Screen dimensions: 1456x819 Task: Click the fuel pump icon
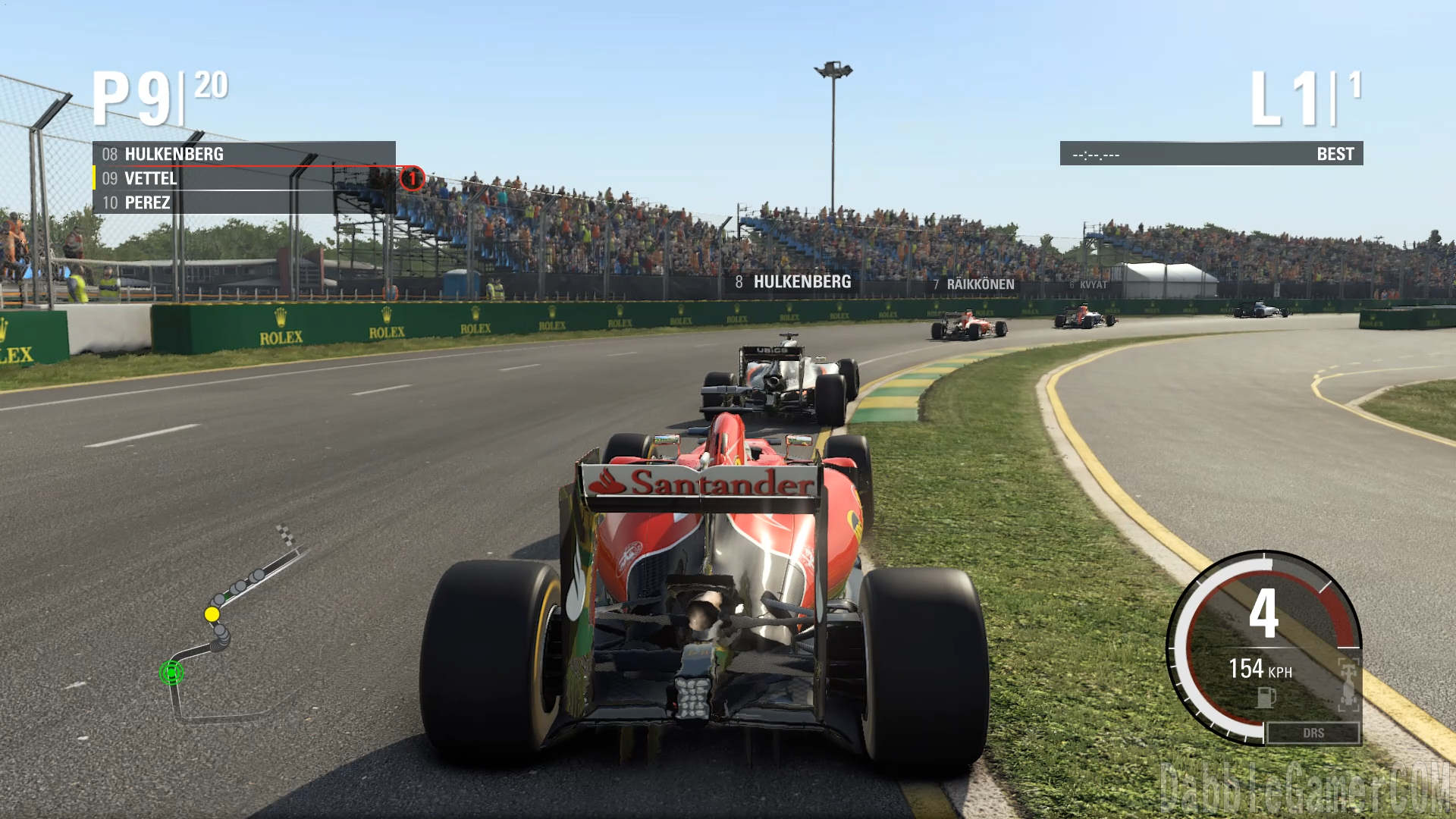pyautogui.click(x=1266, y=697)
